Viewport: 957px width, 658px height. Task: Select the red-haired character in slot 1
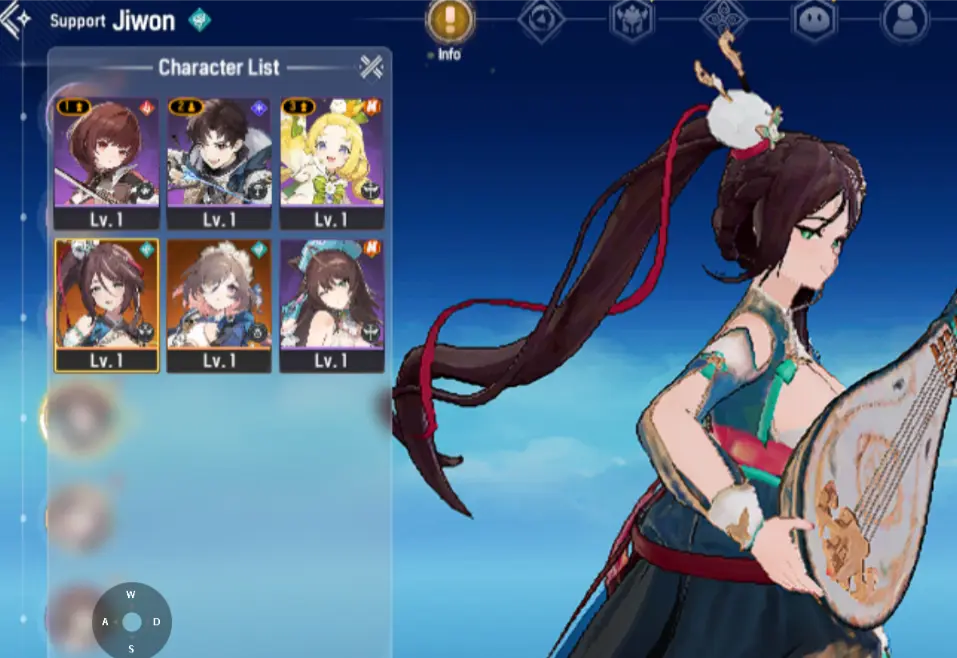[x=107, y=162]
